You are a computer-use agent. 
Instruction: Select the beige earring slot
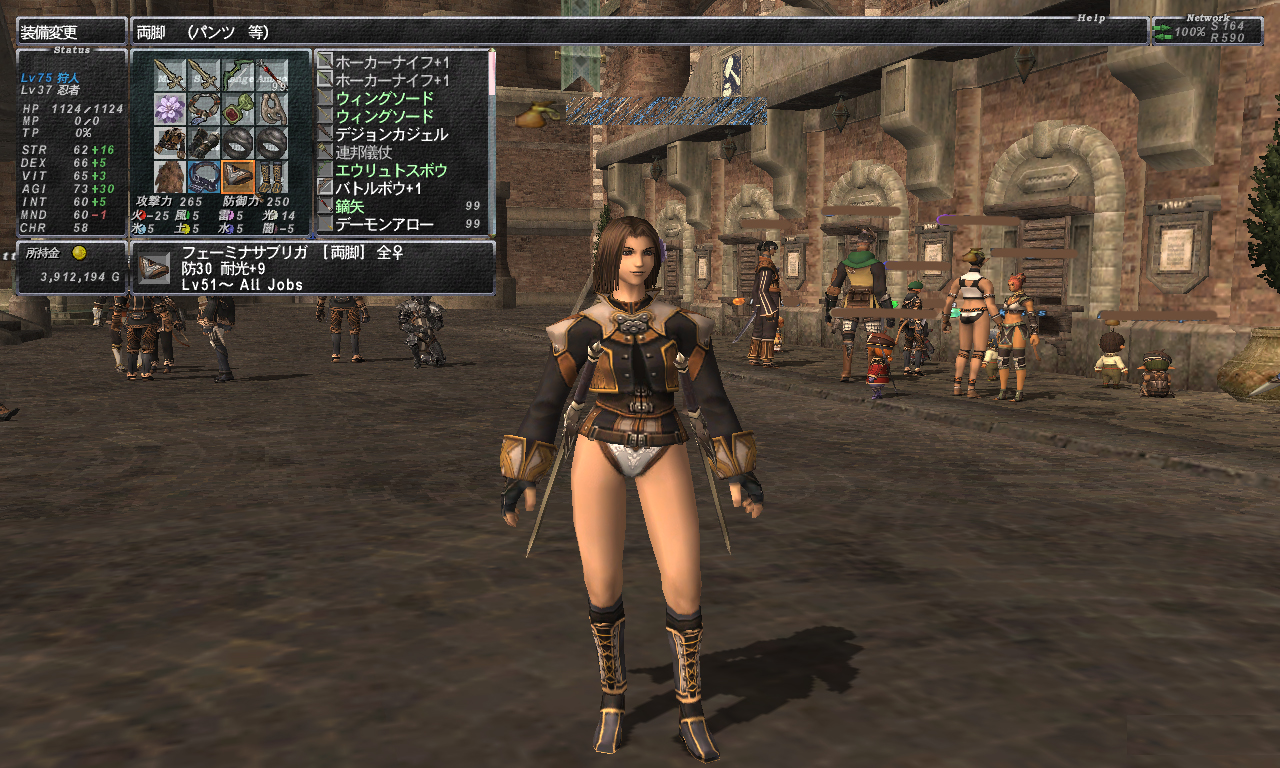click(271, 109)
